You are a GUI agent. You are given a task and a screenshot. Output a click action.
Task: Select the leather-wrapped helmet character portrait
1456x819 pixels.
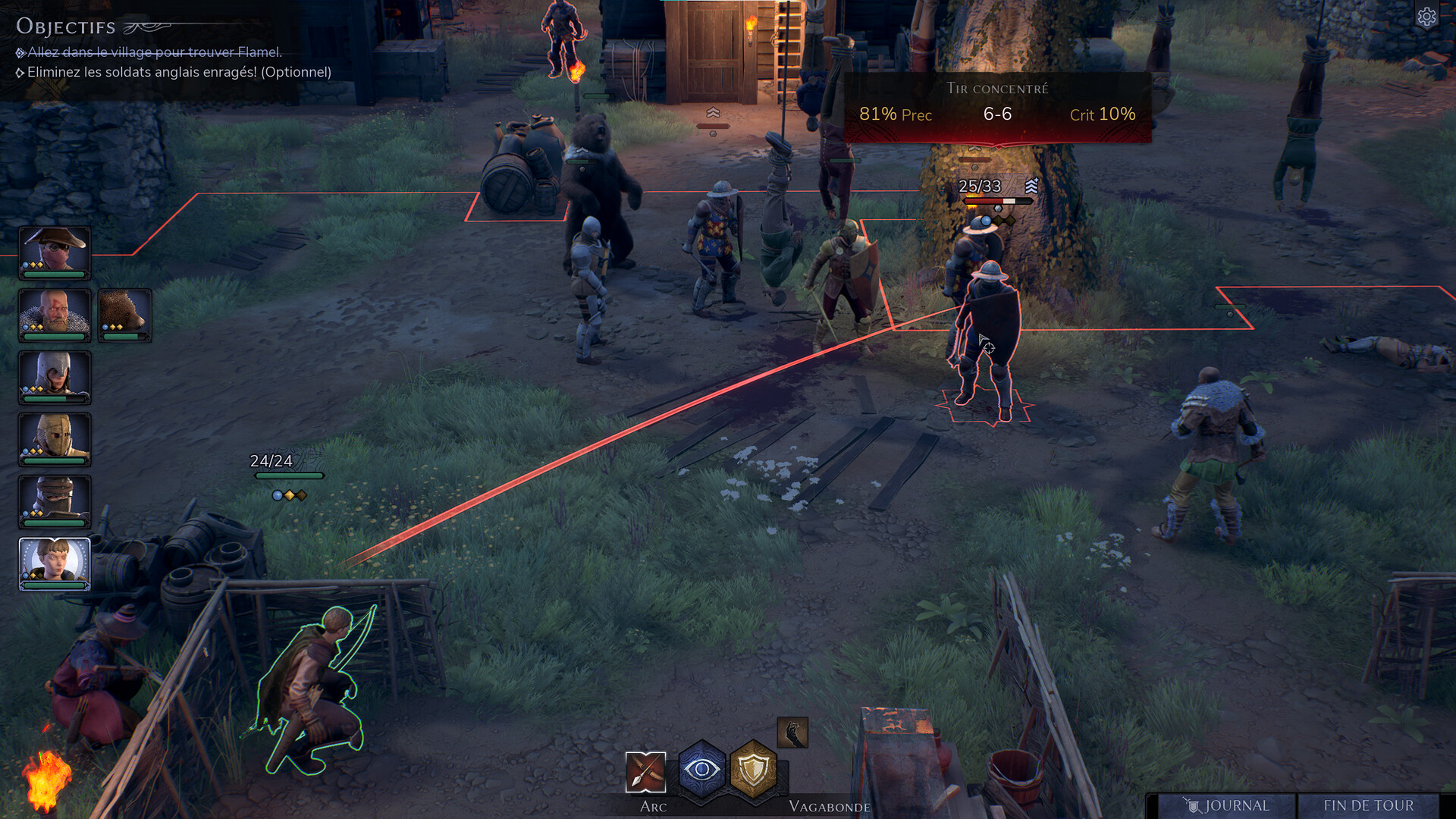55,501
